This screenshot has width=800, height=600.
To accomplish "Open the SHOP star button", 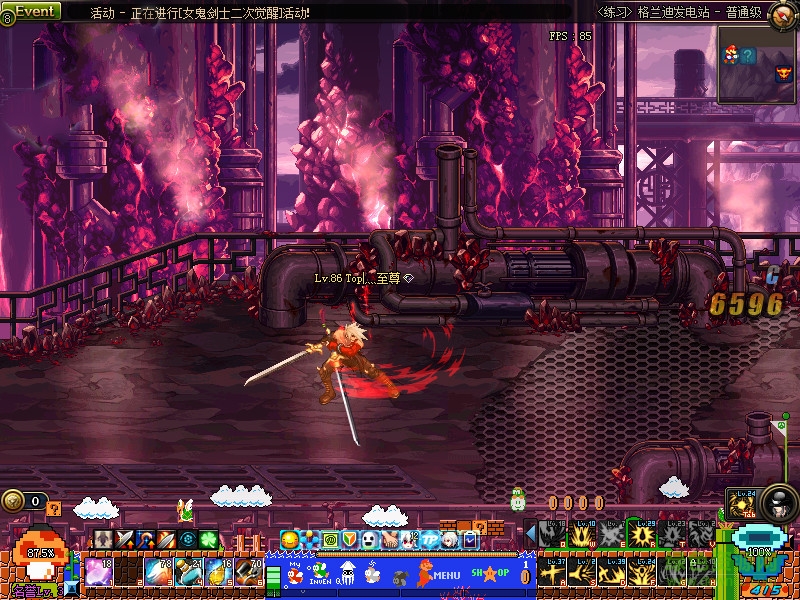I will (x=490, y=574).
